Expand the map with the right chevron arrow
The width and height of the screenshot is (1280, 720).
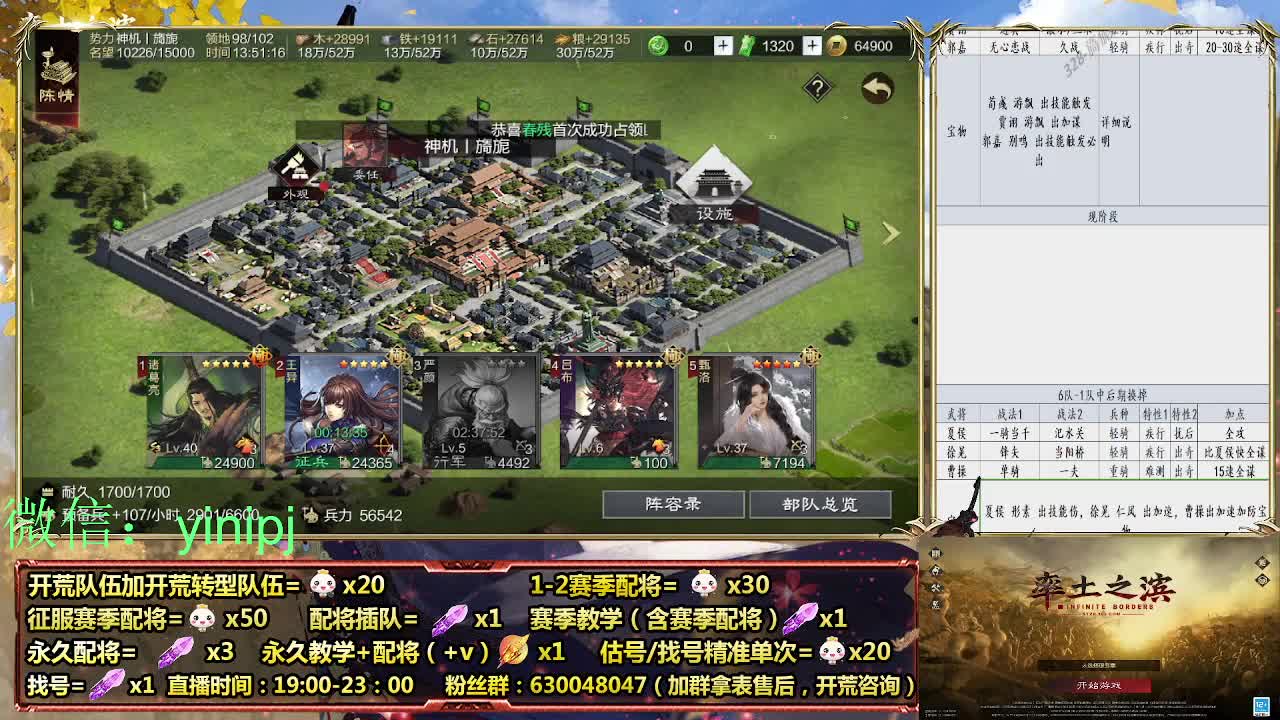pyautogui.click(x=890, y=232)
